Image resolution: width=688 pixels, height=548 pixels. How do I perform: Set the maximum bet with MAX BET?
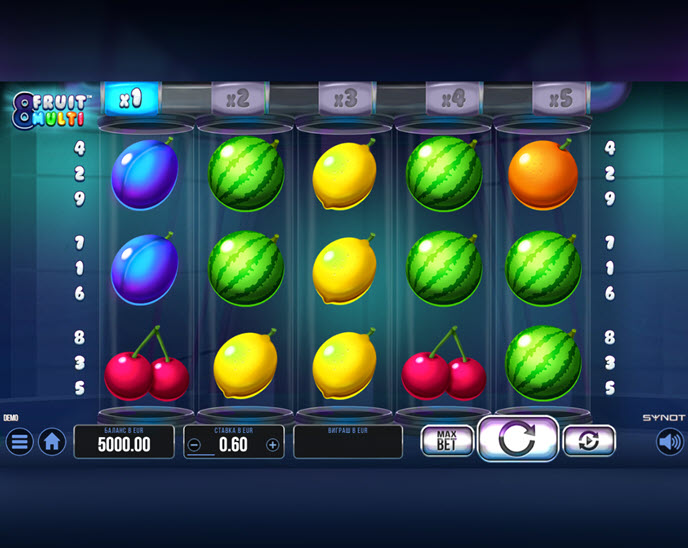coord(446,441)
